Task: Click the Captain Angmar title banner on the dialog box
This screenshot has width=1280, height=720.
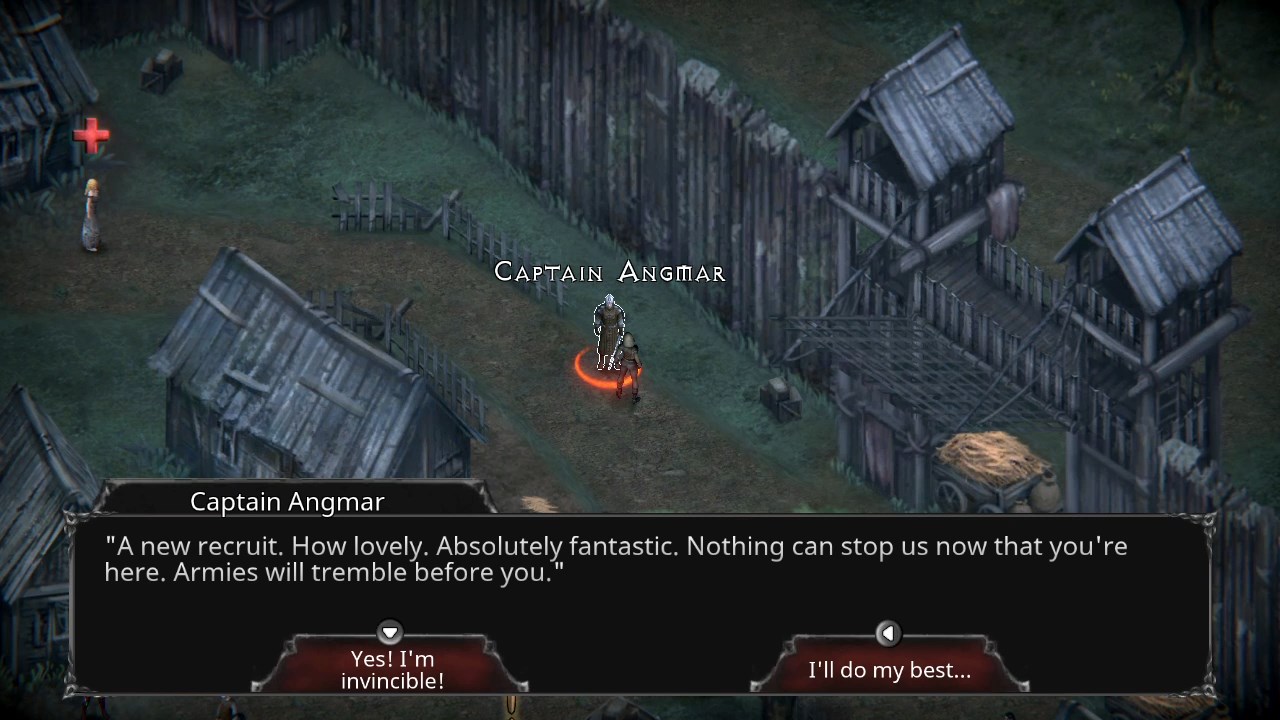Action: click(287, 501)
